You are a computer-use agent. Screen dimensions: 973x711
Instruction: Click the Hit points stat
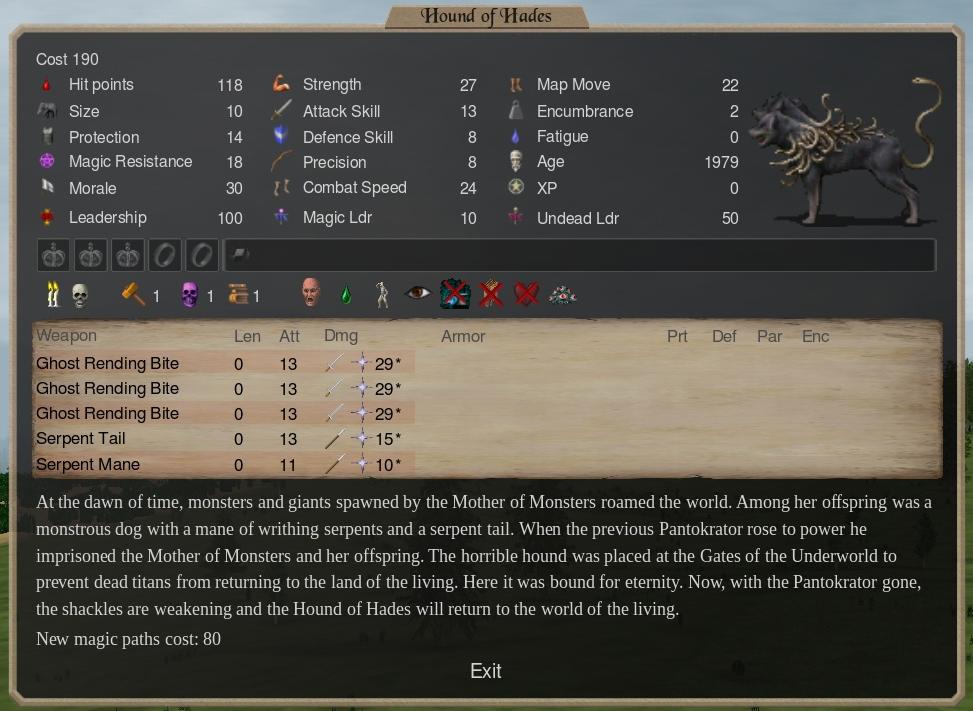(x=101, y=86)
